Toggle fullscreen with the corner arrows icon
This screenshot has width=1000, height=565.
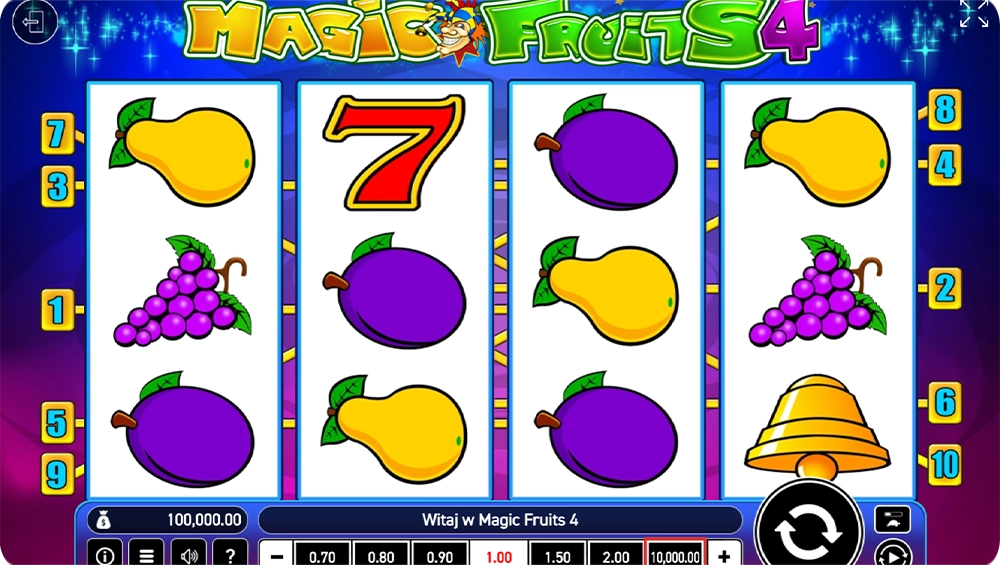(x=973, y=14)
